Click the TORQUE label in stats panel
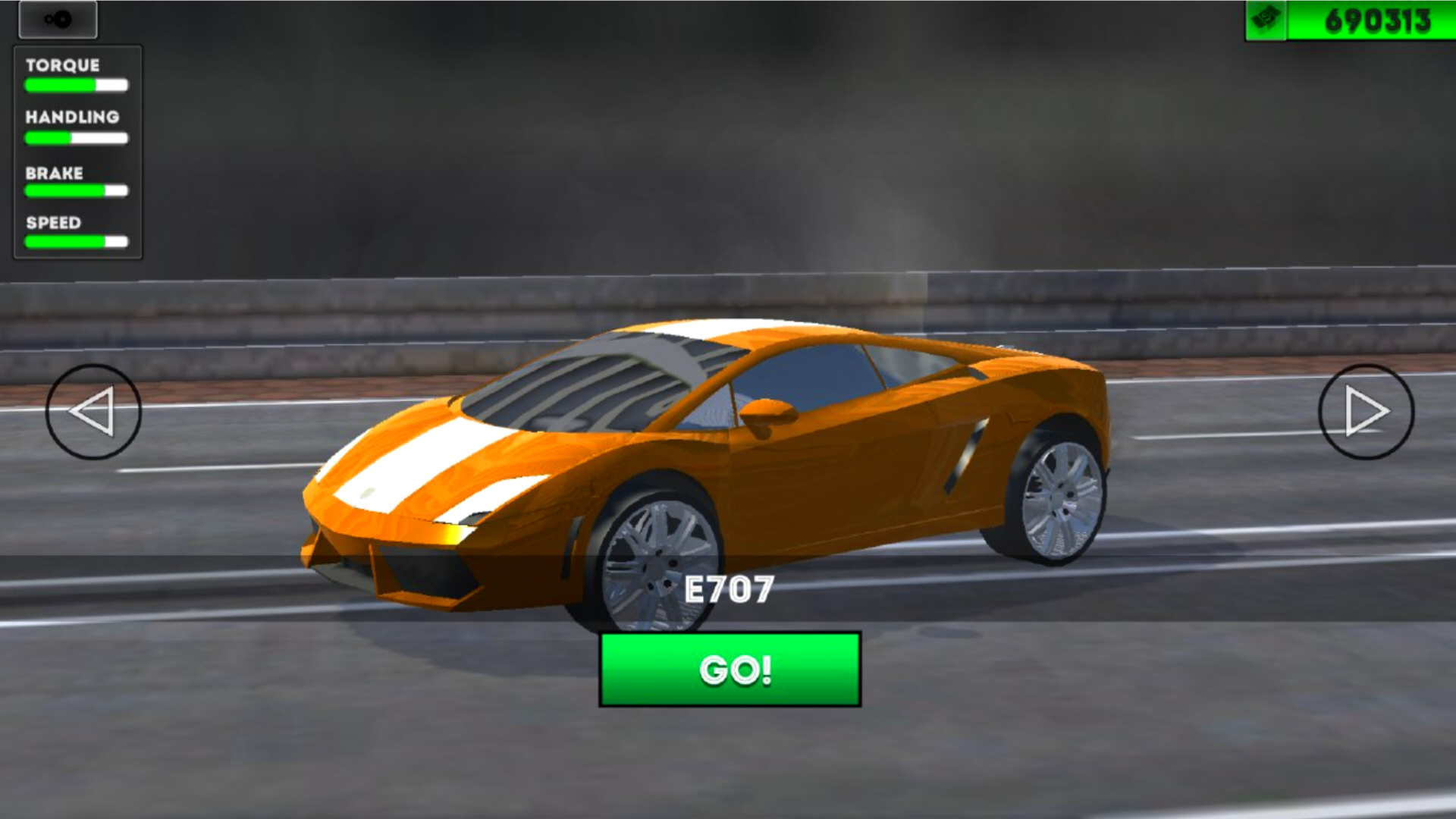The width and height of the screenshot is (1456, 819). click(x=61, y=66)
